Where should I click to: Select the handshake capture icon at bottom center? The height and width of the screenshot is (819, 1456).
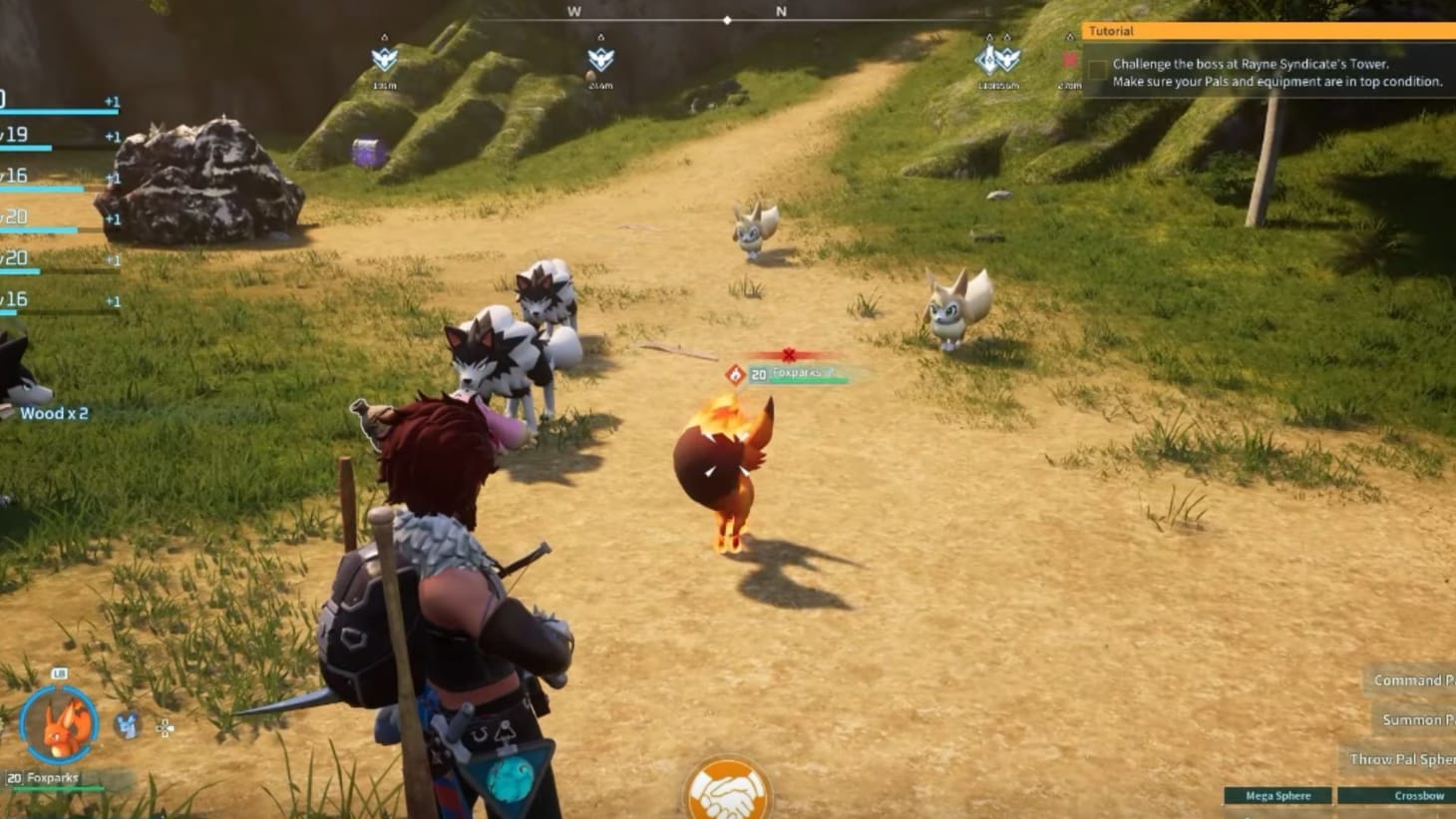(727, 788)
